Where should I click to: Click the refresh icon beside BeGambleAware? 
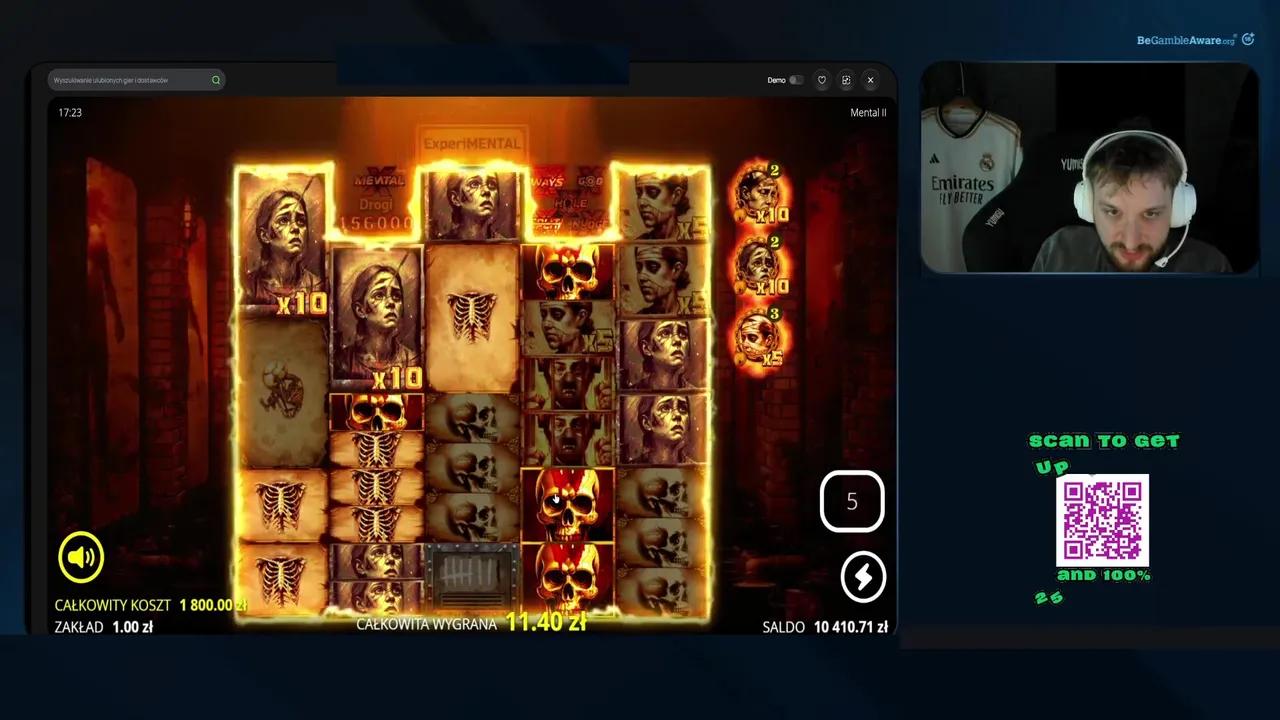click(1247, 40)
